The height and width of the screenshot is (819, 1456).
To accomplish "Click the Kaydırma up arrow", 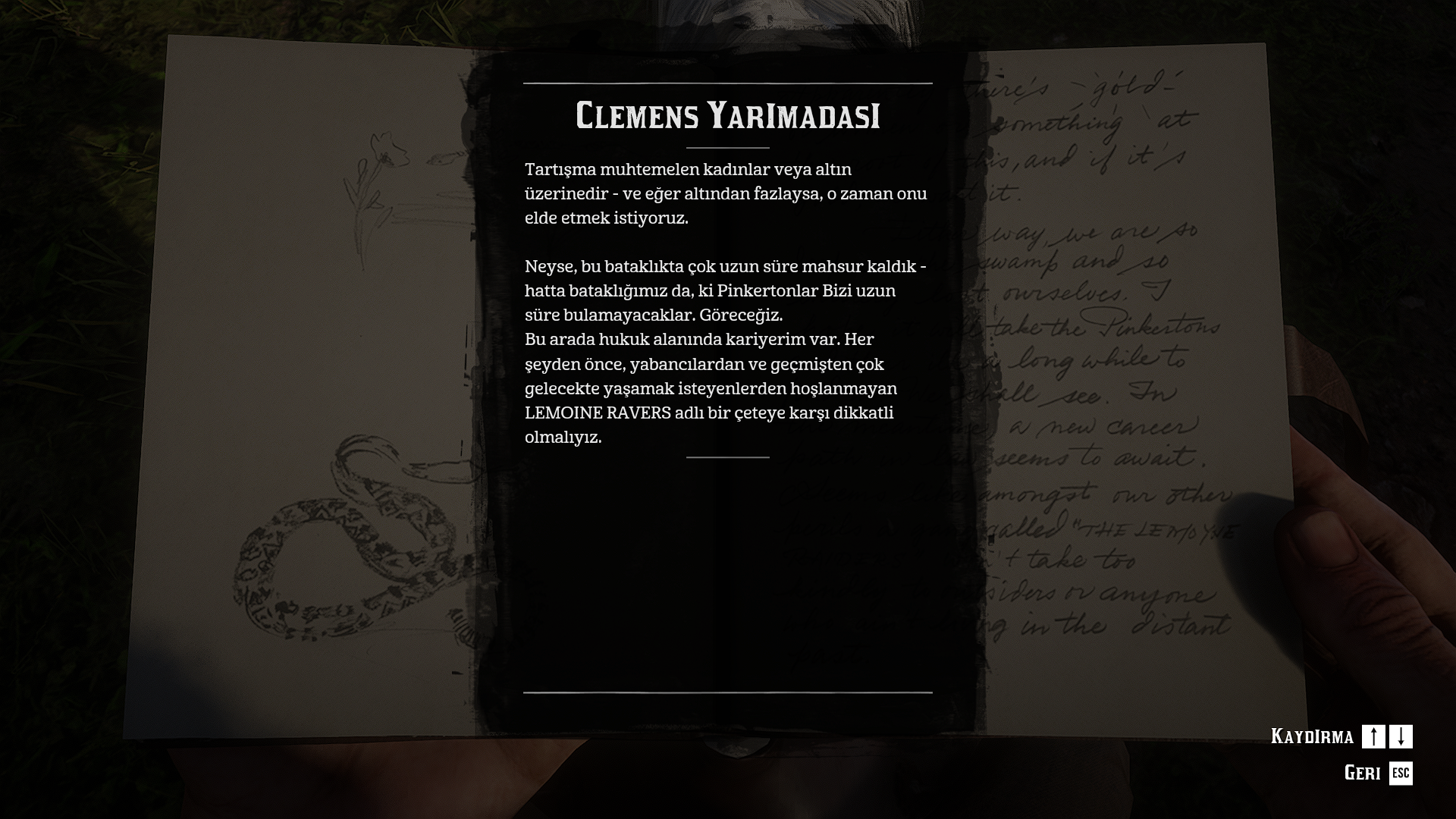I will pyautogui.click(x=1373, y=736).
